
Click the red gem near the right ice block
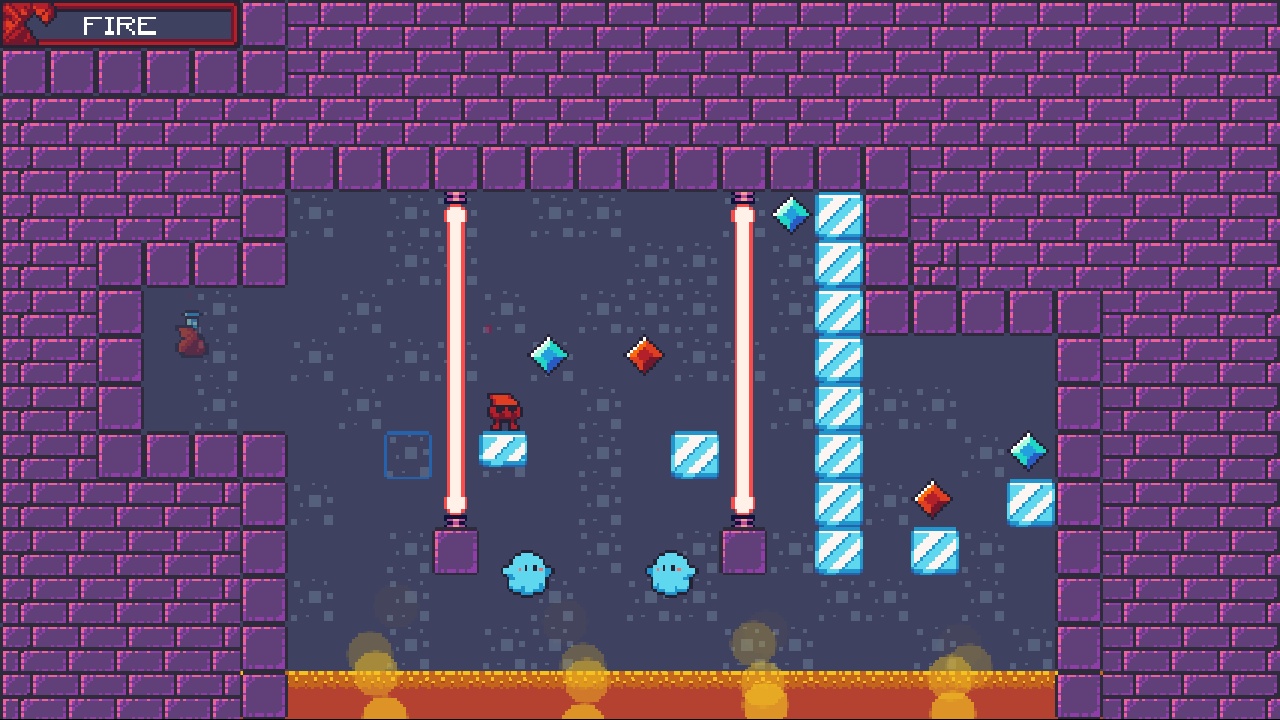point(930,498)
